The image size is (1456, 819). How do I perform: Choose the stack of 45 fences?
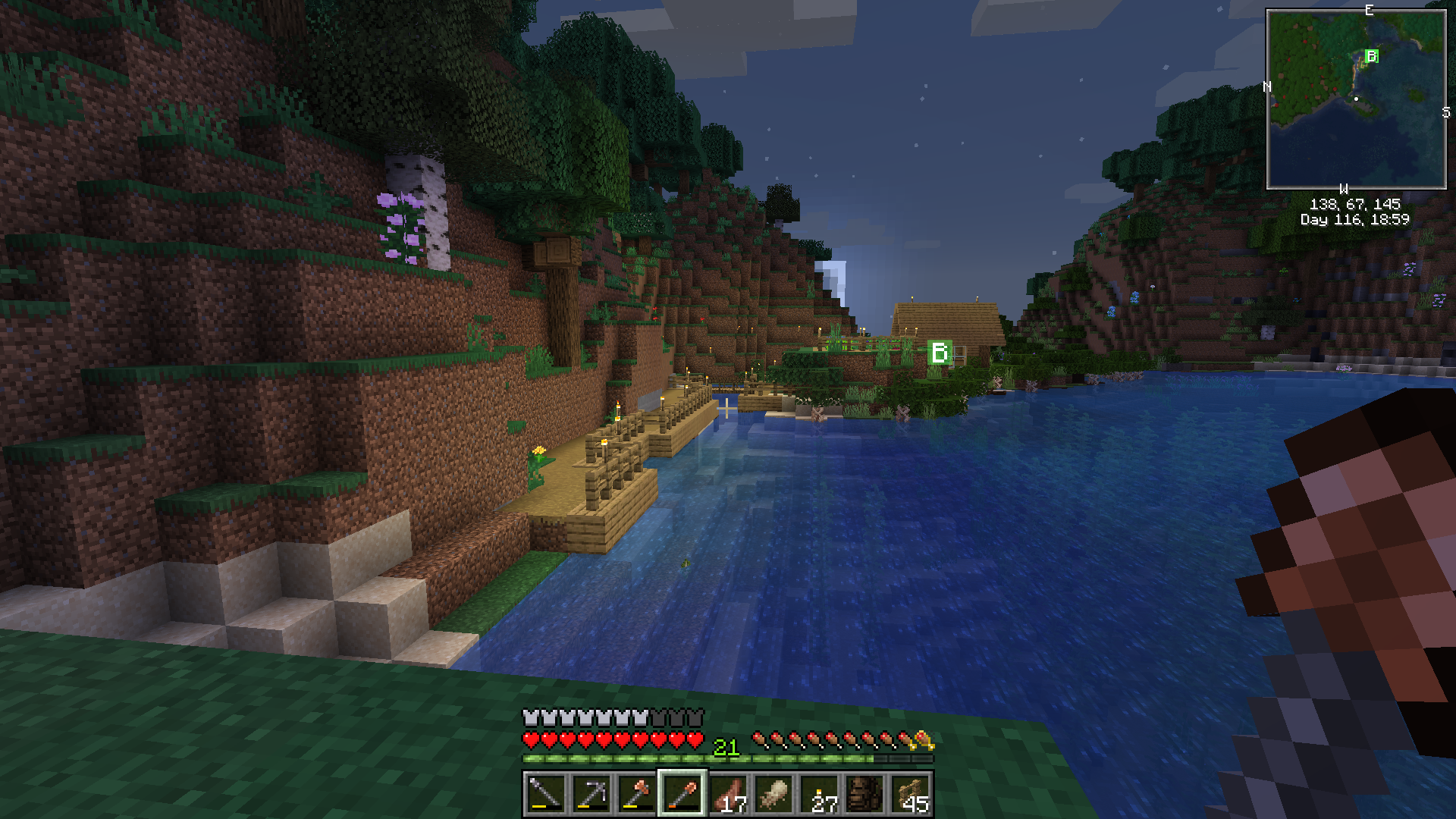(911, 794)
